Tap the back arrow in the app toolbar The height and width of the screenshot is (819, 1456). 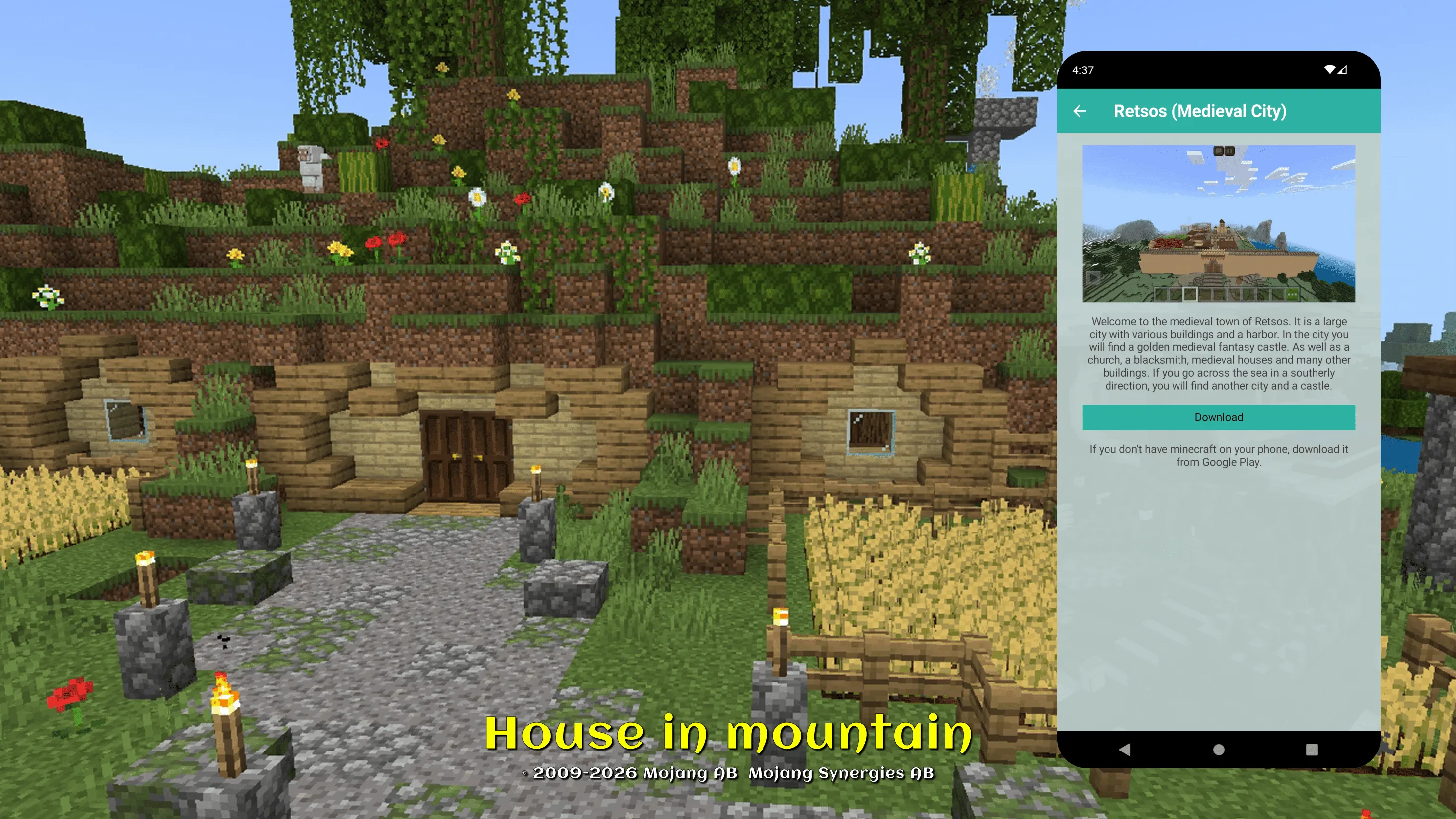[1081, 111]
